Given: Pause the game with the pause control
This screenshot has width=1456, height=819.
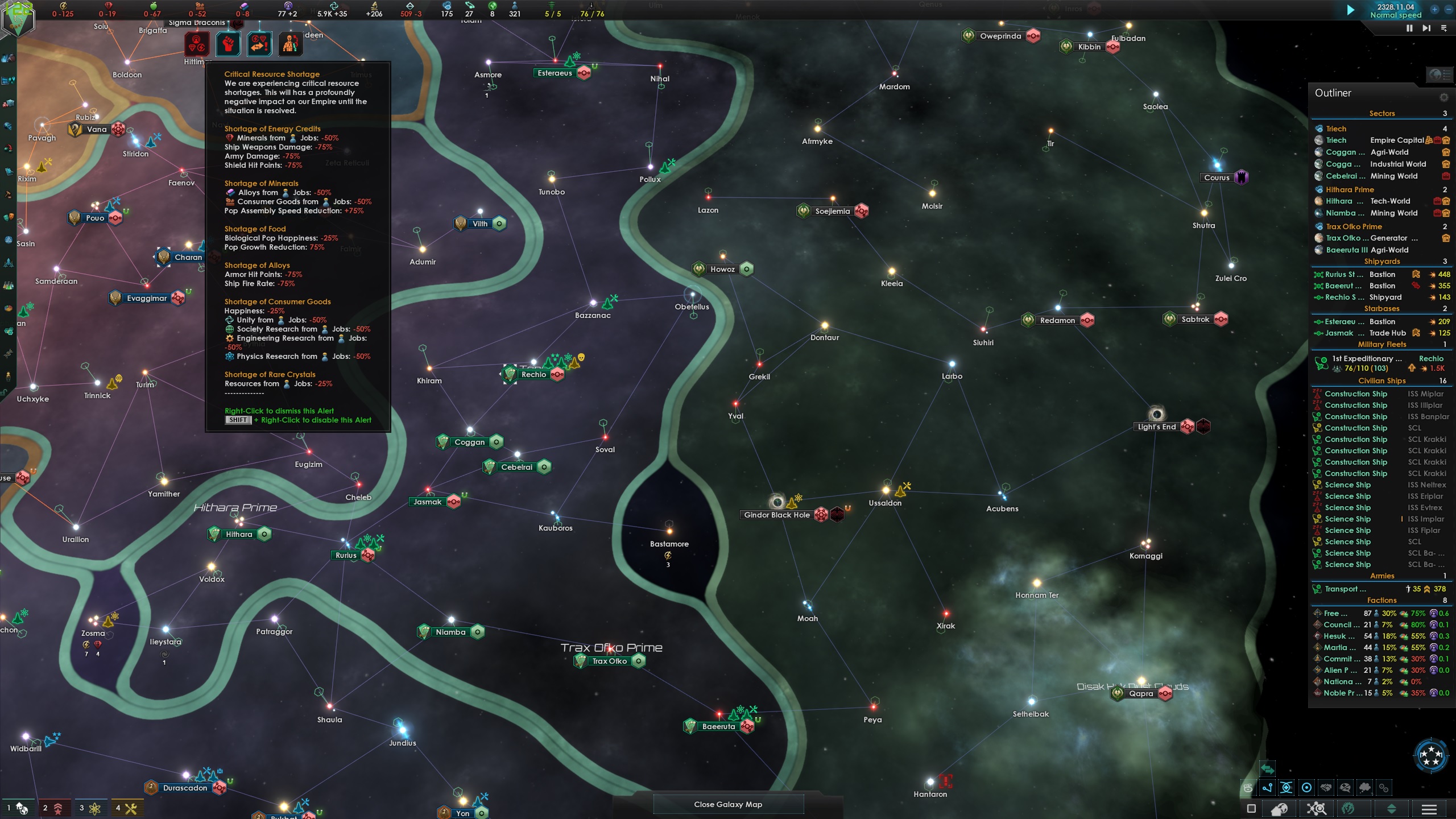Looking at the screenshot, I should (1408, 28).
